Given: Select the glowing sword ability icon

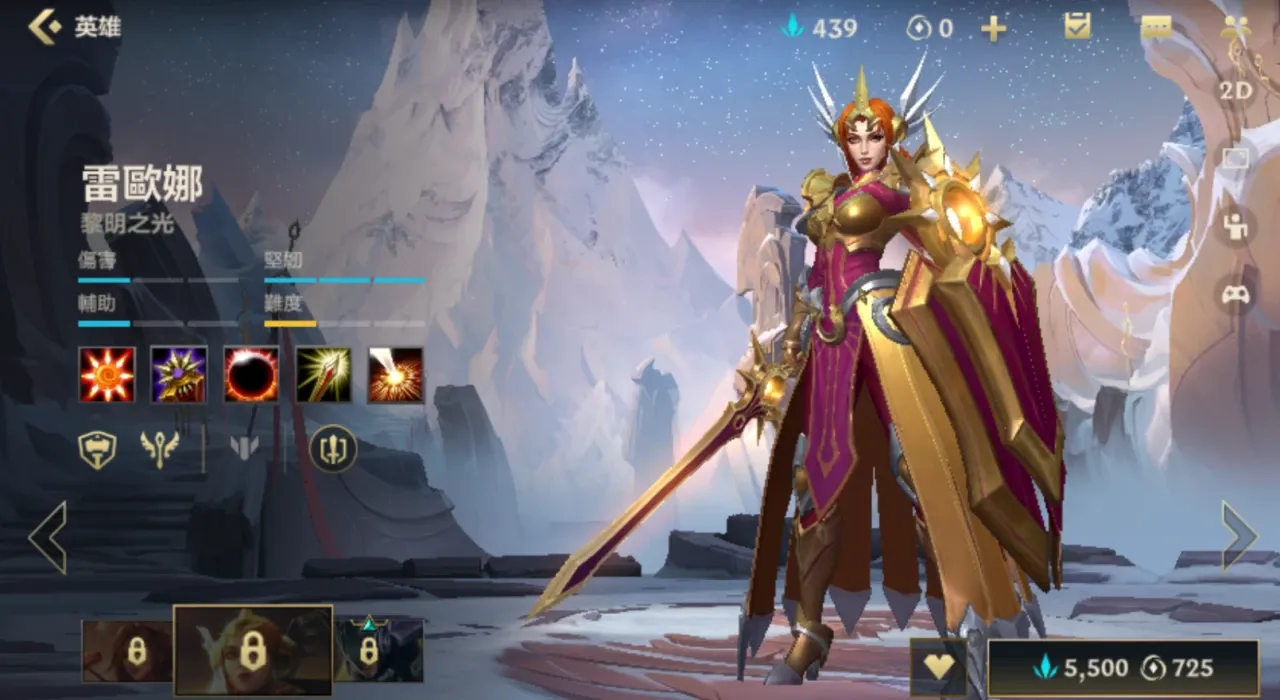Looking at the screenshot, I should coord(323,375).
